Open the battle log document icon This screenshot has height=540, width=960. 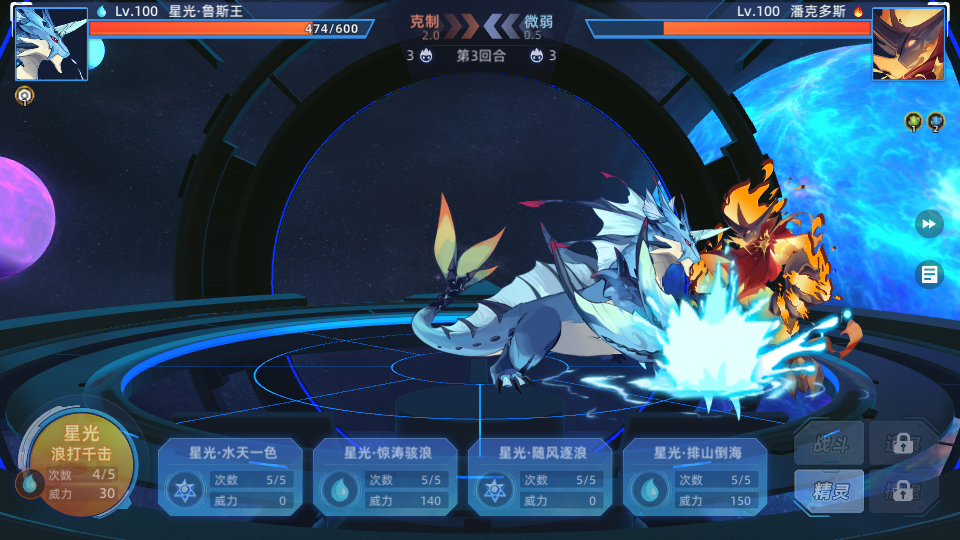click(929, 274)
